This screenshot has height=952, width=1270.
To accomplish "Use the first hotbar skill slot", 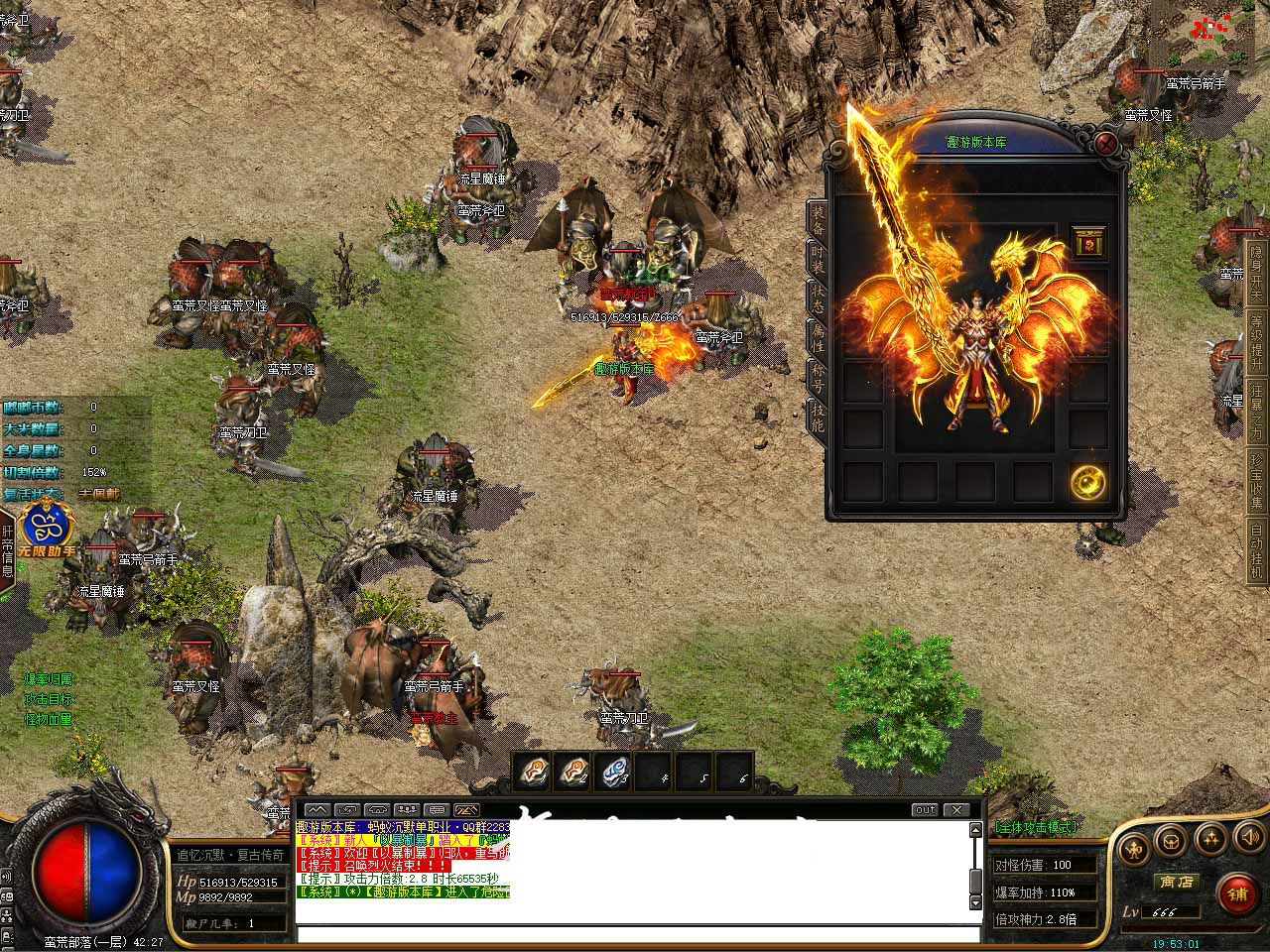I will tap(534, 772).
